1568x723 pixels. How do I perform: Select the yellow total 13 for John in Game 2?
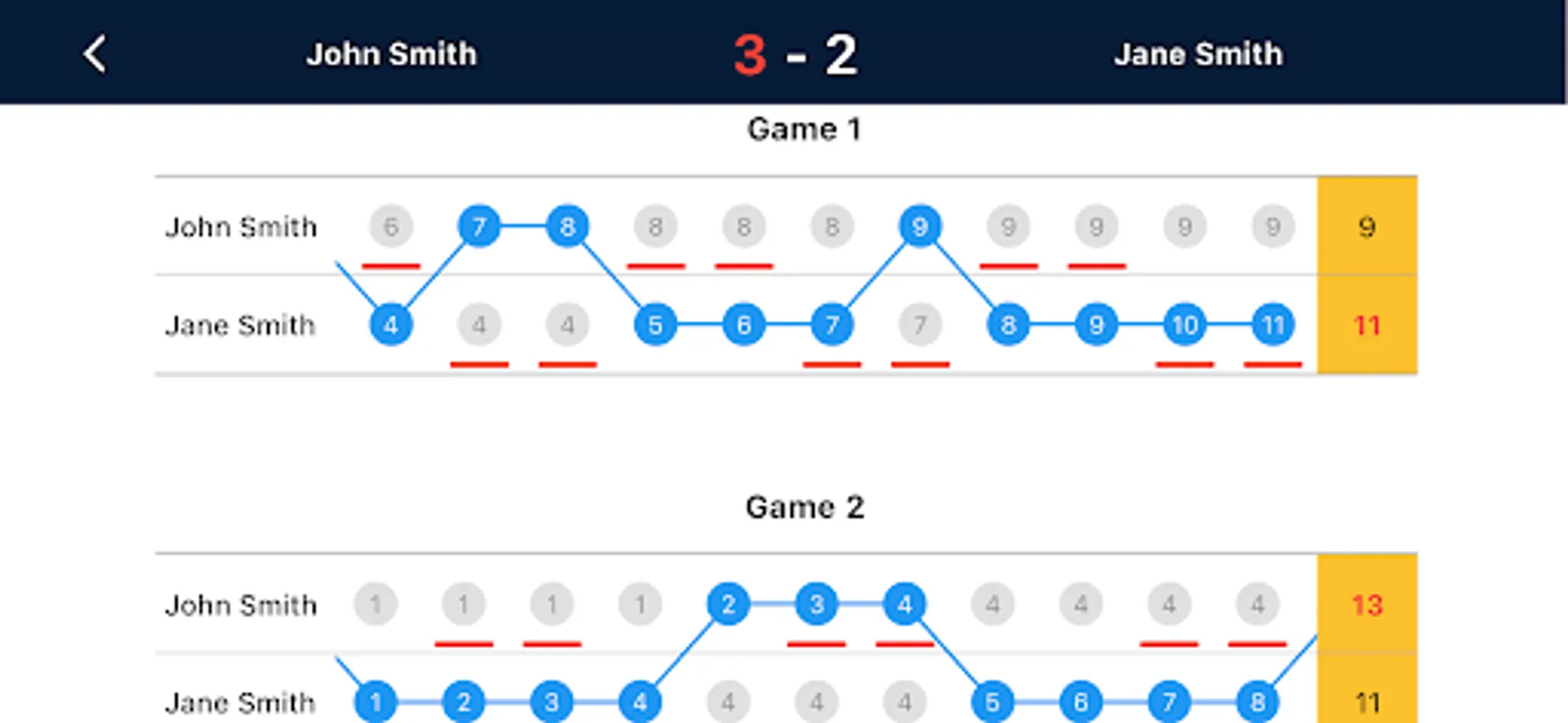coord(1367,607)
